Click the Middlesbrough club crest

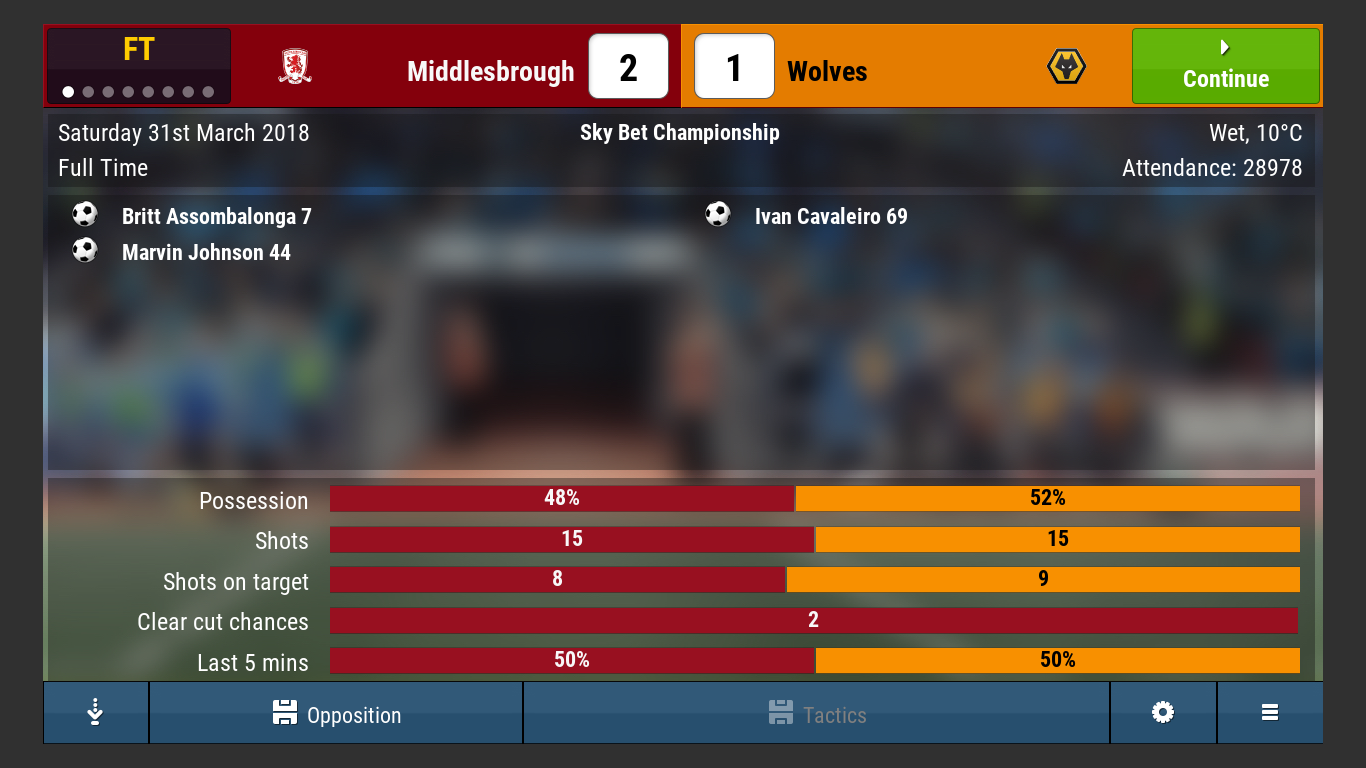[x=295, y=66]
